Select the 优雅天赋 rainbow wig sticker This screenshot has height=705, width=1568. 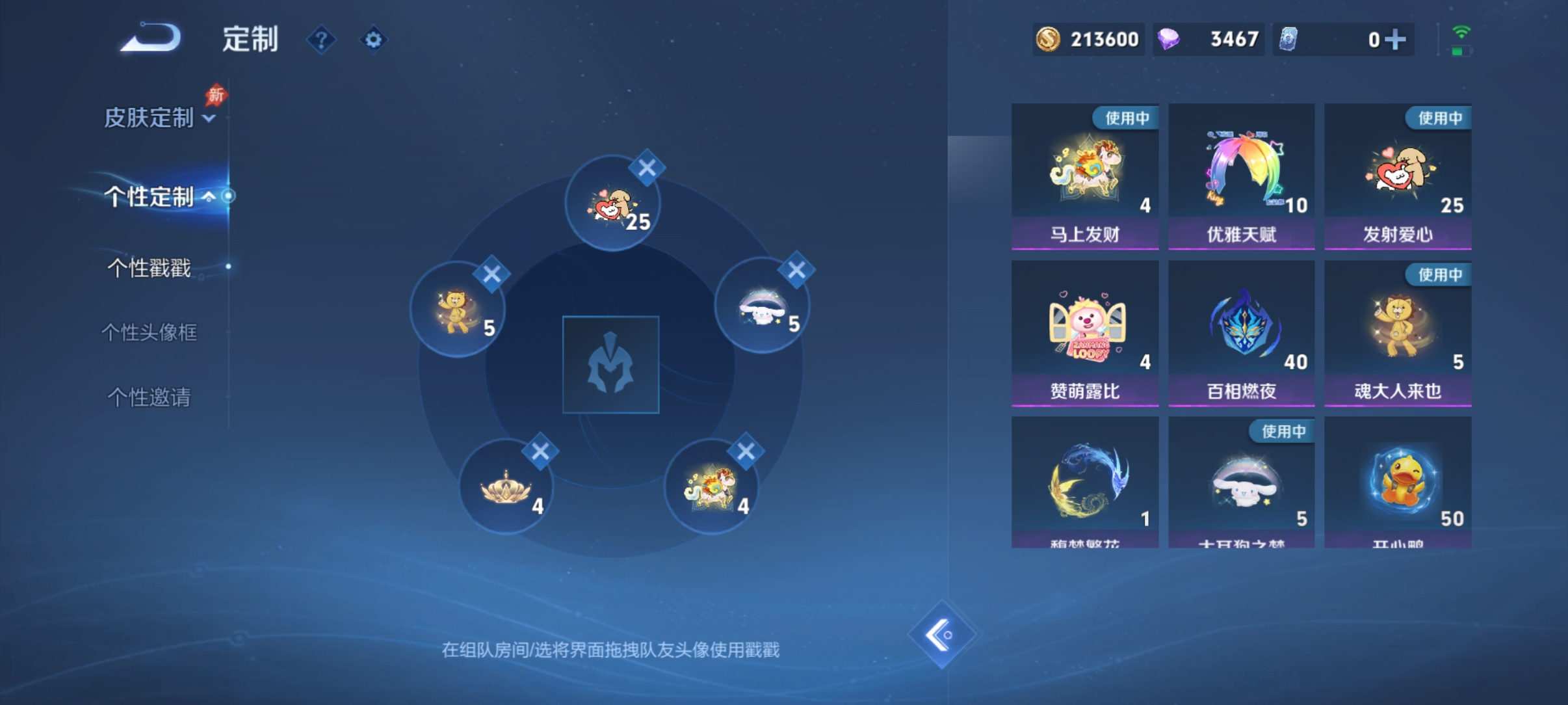pyautogui.click(x=1241, y=174)
